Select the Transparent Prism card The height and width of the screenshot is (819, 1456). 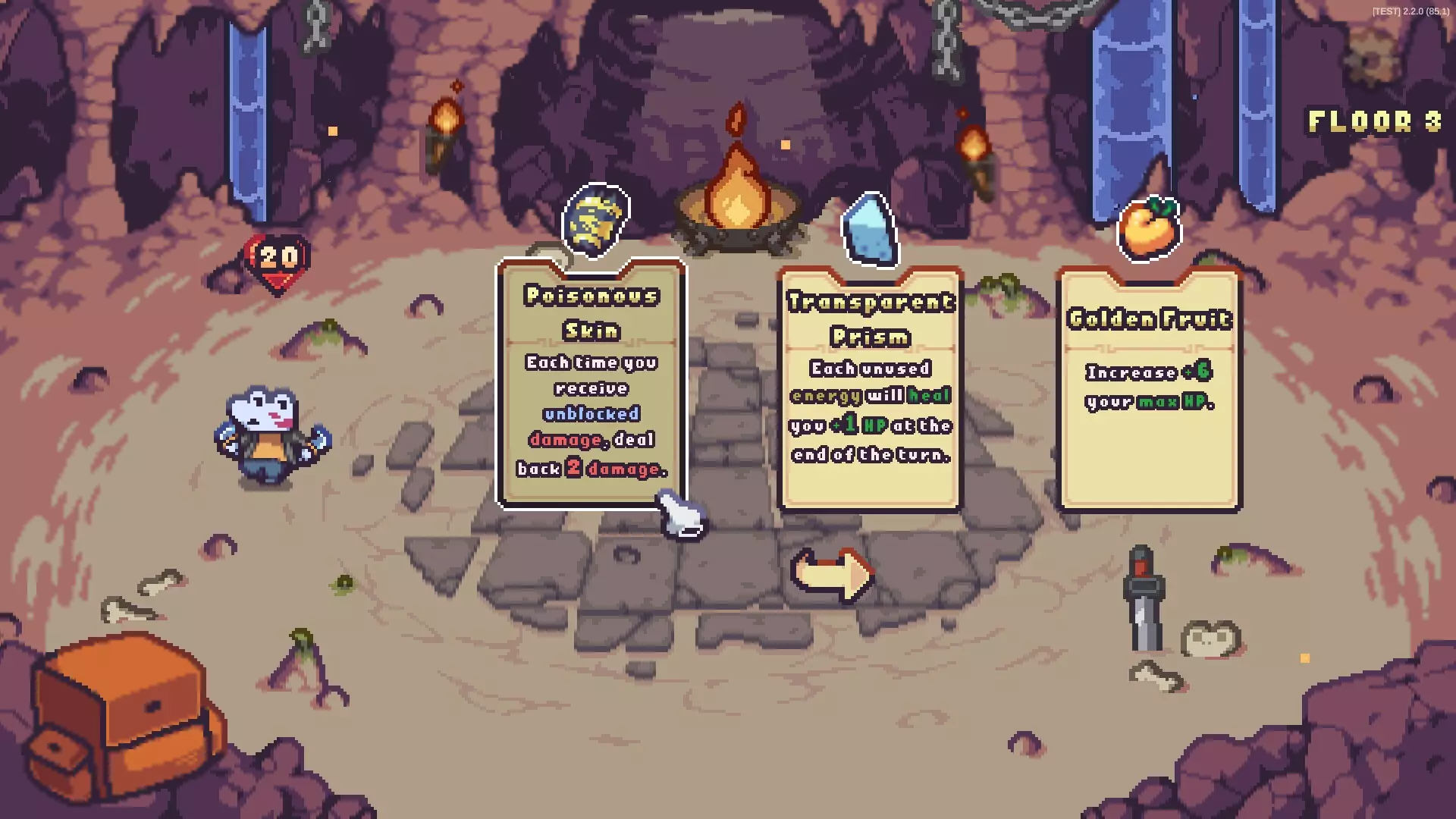870,387
